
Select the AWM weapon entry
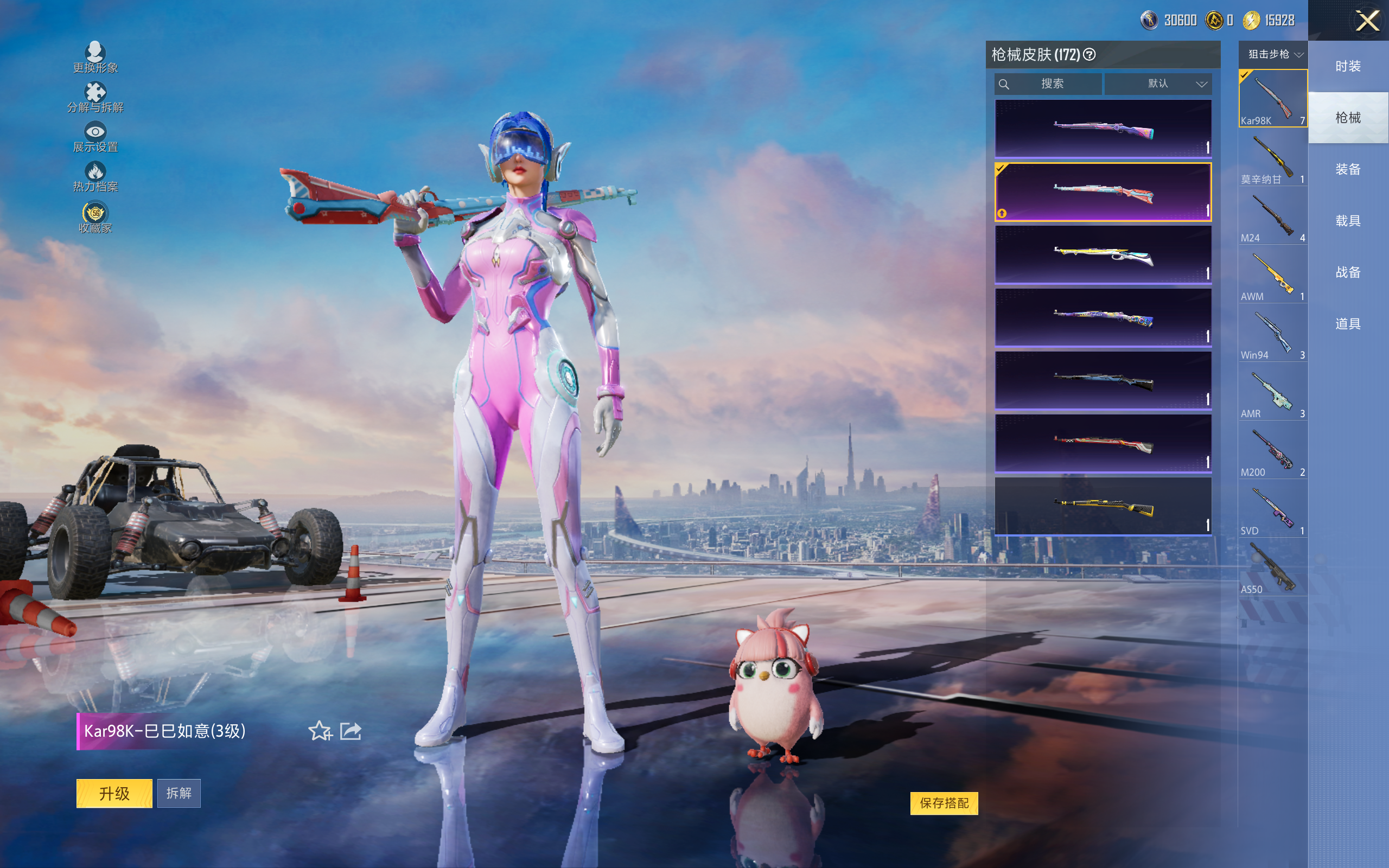coord(1272,275)
